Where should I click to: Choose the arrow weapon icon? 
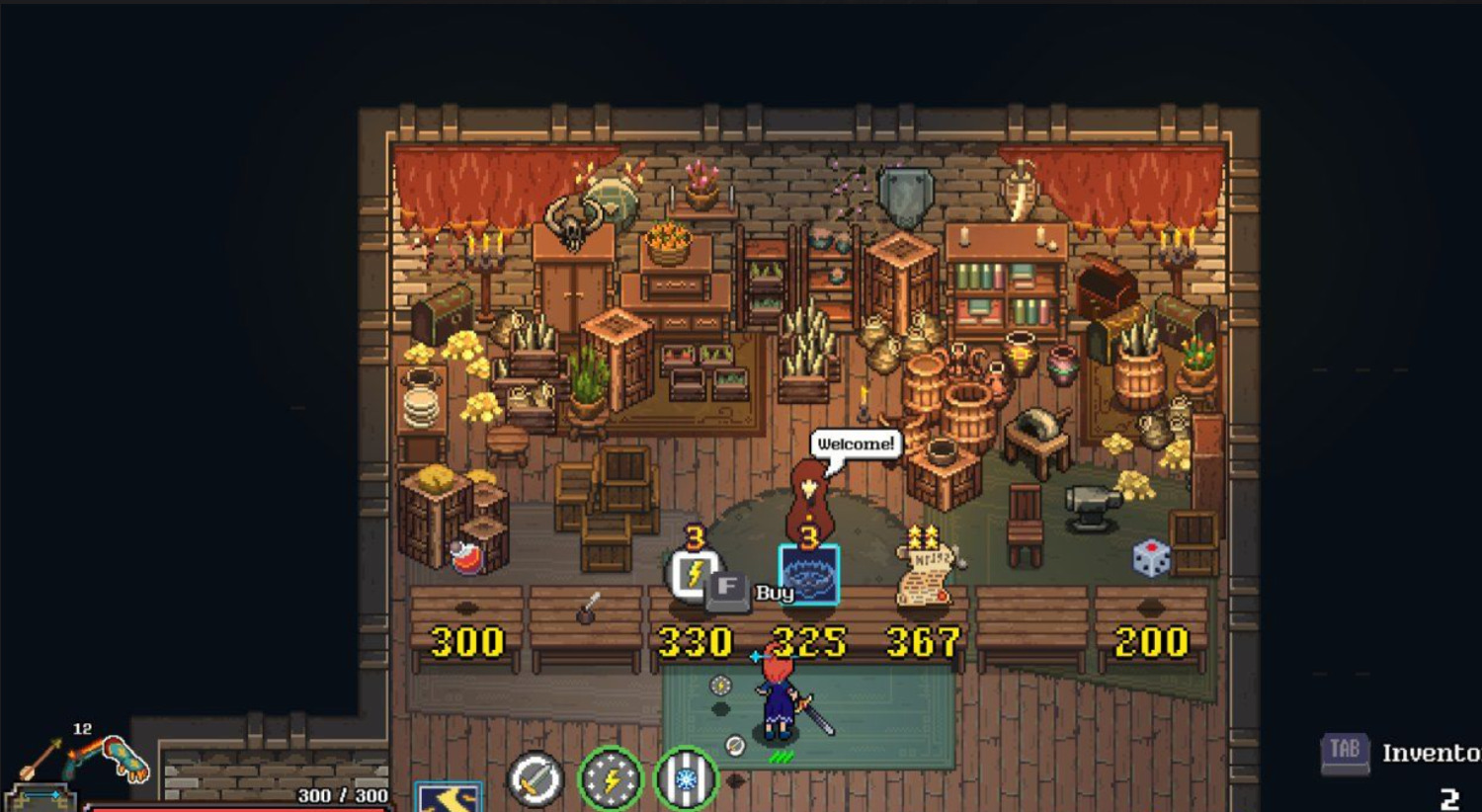pos(41,759)
